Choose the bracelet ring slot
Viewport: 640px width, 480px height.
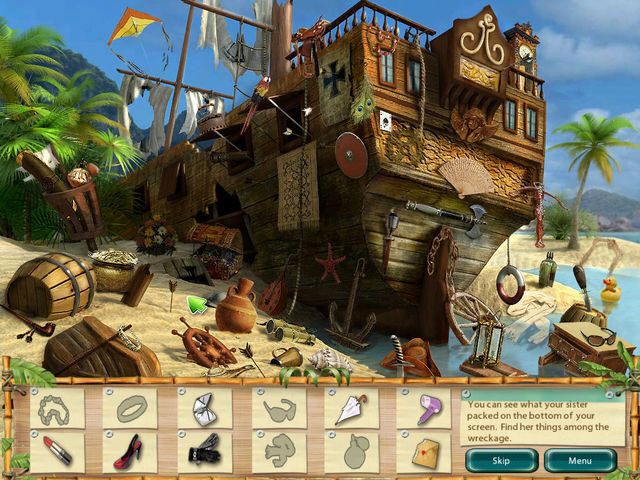131,409
